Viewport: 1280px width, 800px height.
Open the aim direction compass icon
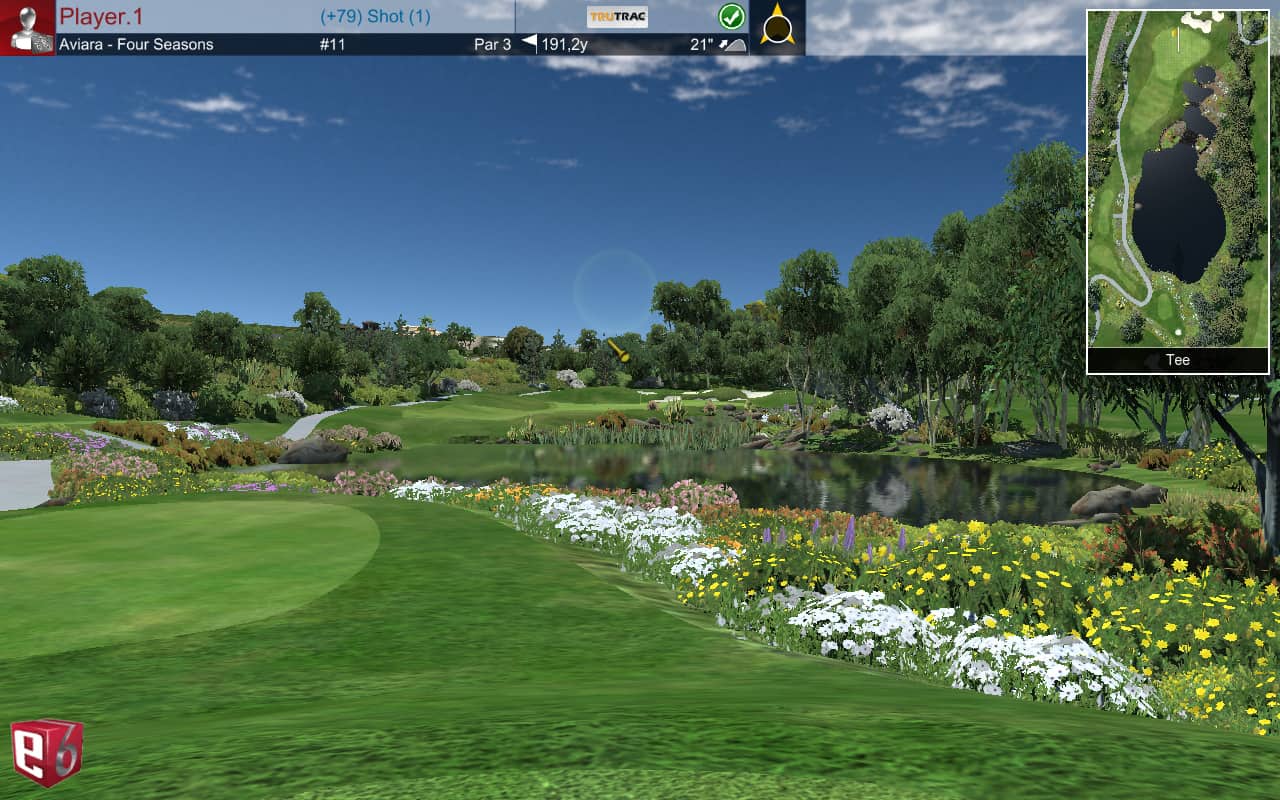point(777,25)
